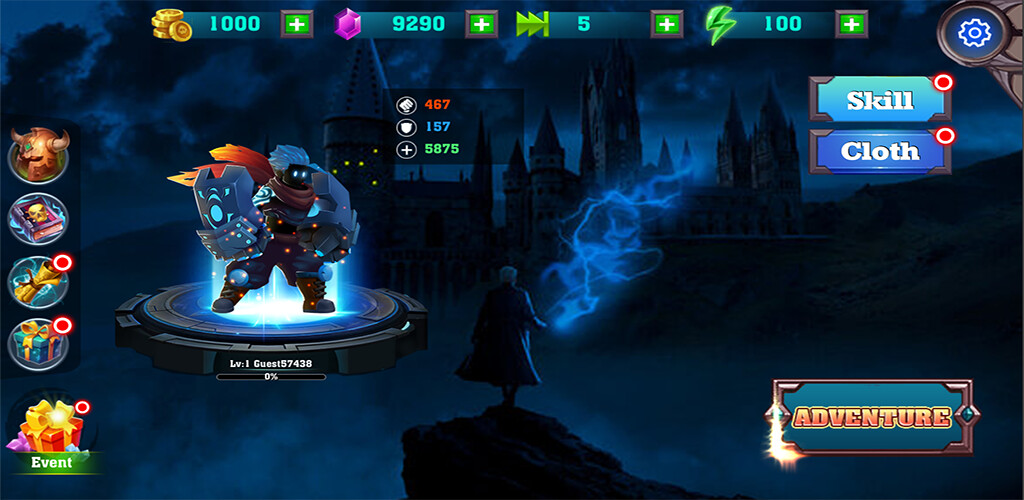Viewport: 1024px width, 500px height.
Task: Open the horned helmet icon
Action: (39, 155)
